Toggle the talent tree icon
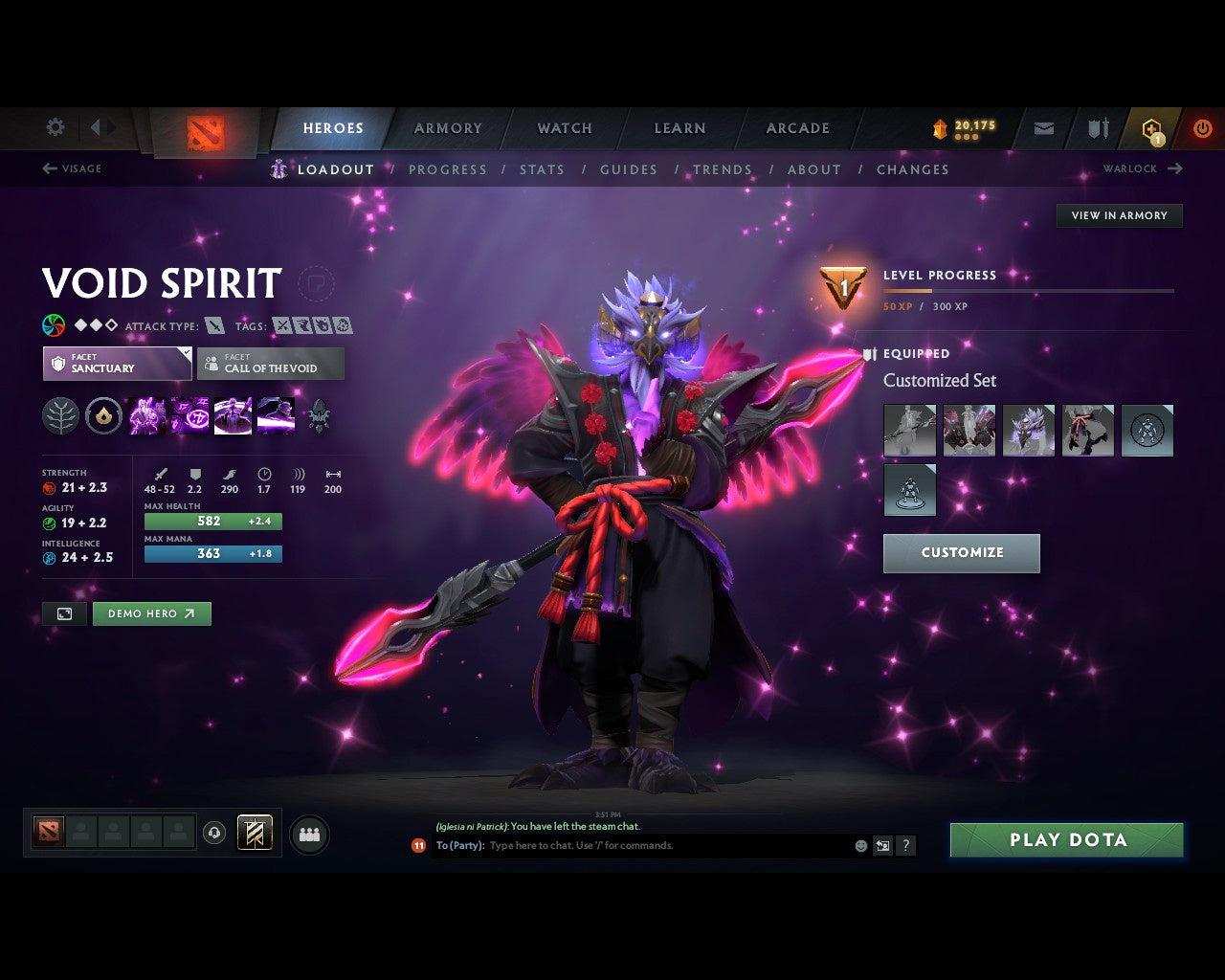Viewport: 1225px width, 980px height. point(60,415)
